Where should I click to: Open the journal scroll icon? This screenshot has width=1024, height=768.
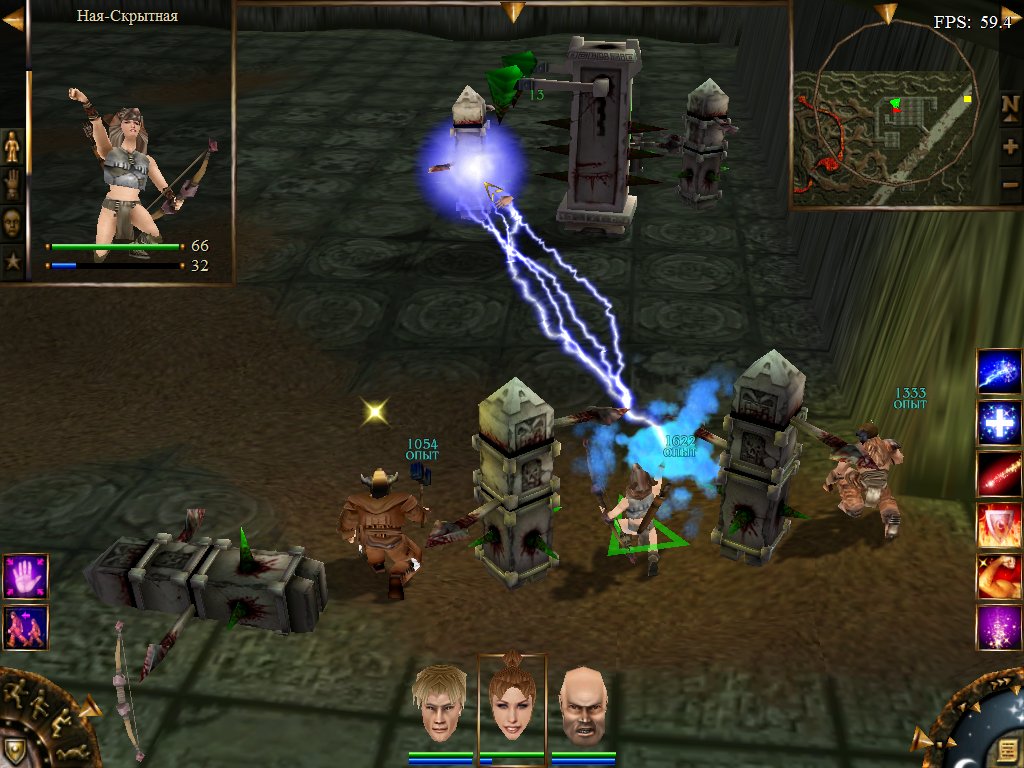(x=1006, y=750)
